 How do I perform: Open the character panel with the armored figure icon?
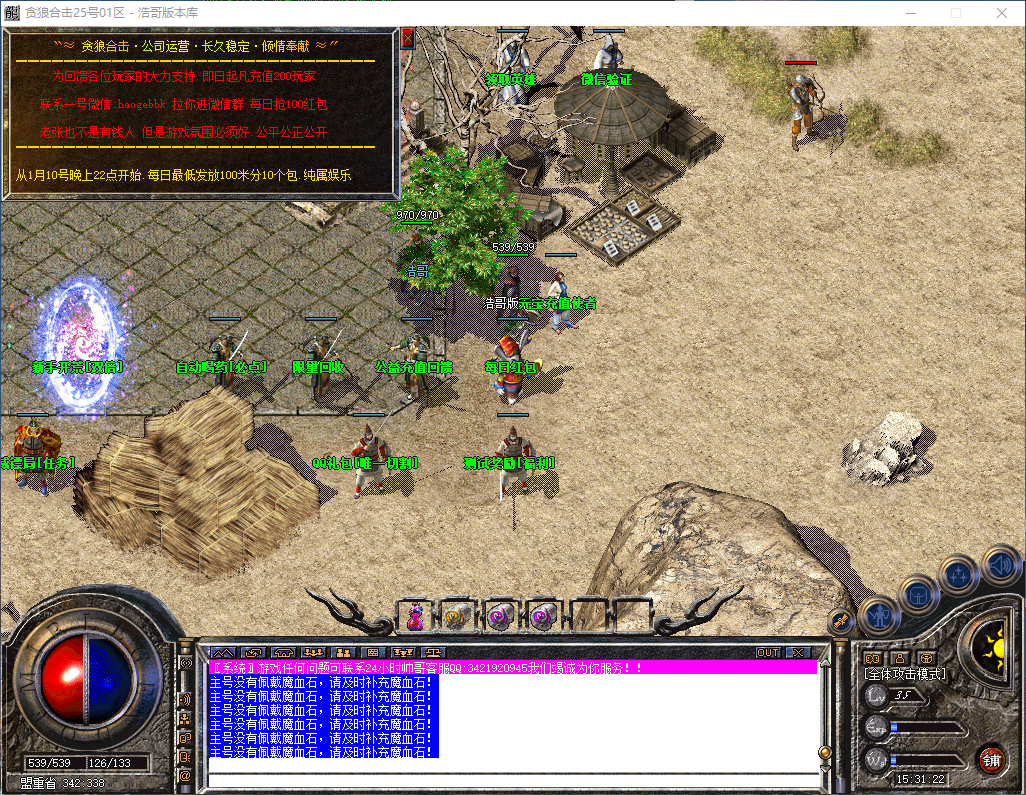[879, 616]
